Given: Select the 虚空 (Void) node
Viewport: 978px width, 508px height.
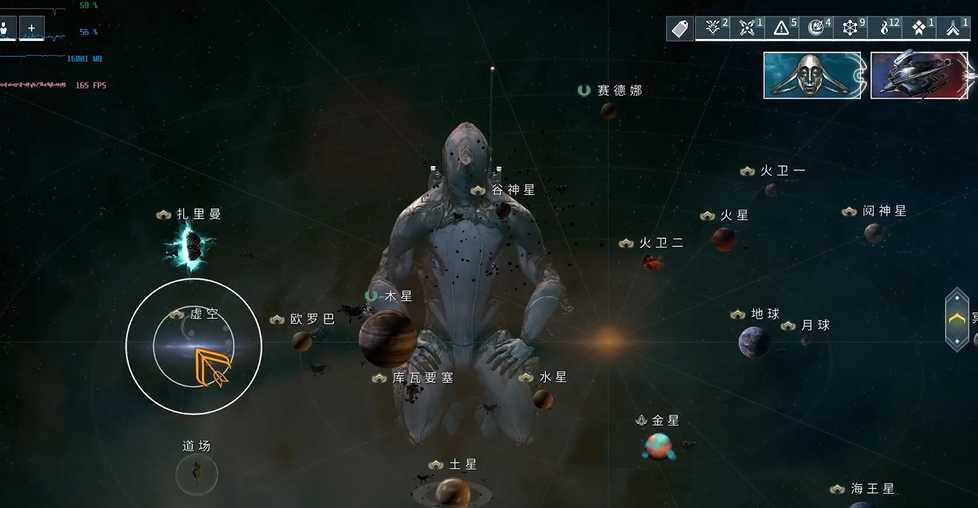Looking at the screenshot, I should (x=193, y=346).
